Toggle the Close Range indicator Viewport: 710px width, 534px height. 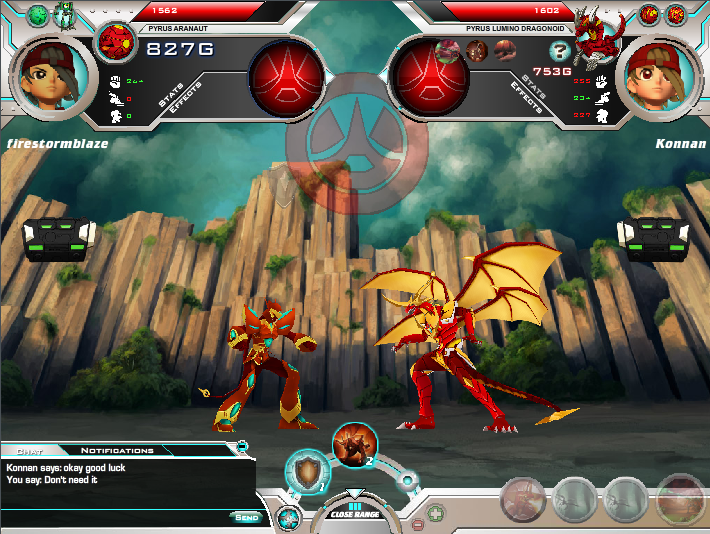pos(354,512)
